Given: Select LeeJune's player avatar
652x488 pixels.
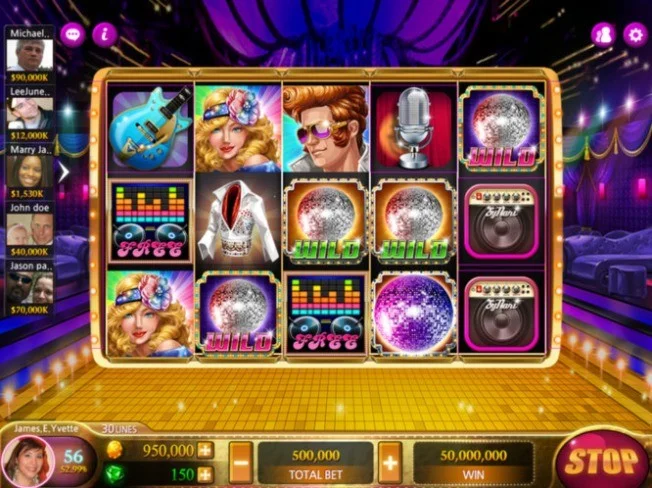Looking at the screenshot, I should 28,112.
